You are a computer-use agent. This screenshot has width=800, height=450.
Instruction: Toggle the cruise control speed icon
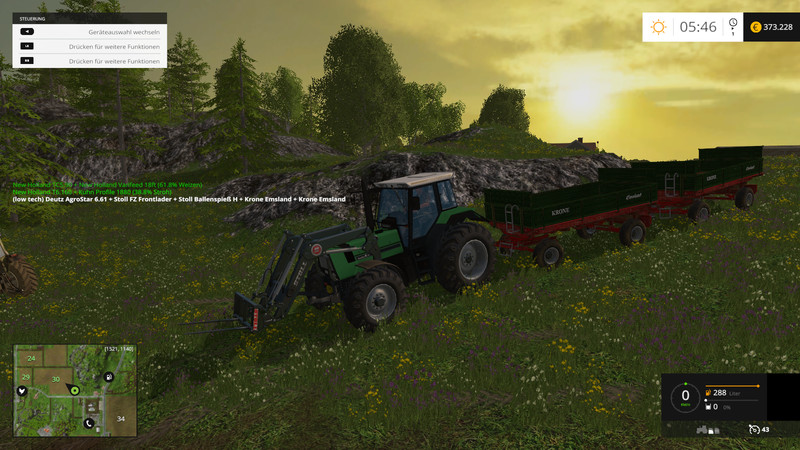click(754, 429)
